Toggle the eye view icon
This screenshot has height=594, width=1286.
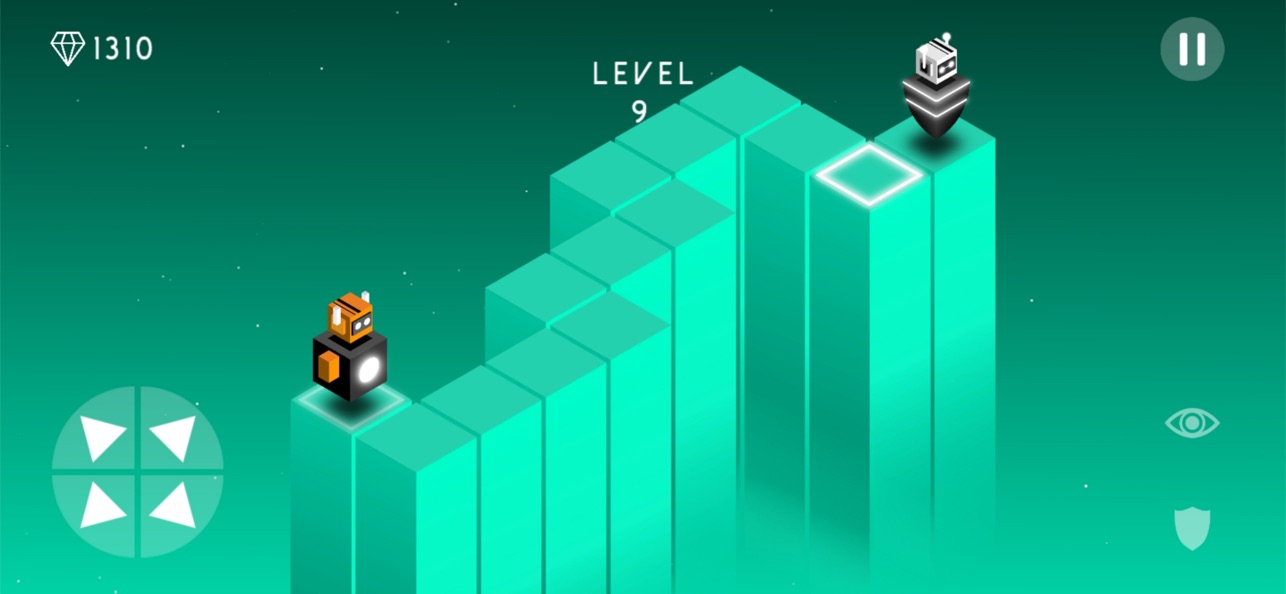coord(1191,423)
